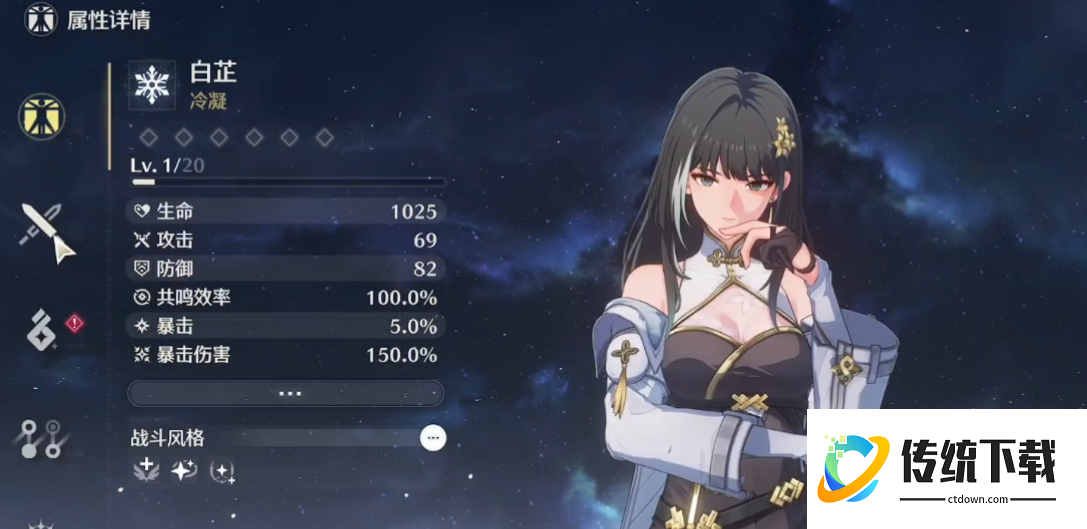
Task: Open the skill tree nodes tab
Action: (43, 436)
